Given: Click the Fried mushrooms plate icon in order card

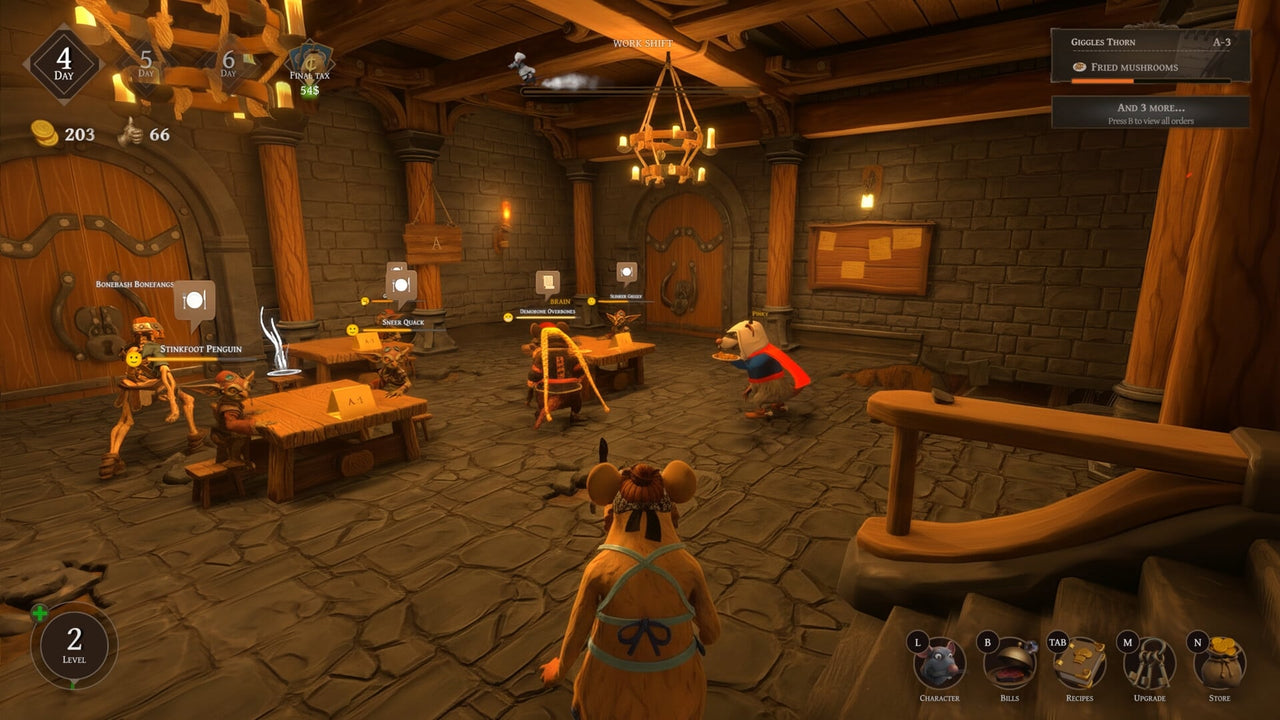Looking at the screenshot, I should [1078, 67].
